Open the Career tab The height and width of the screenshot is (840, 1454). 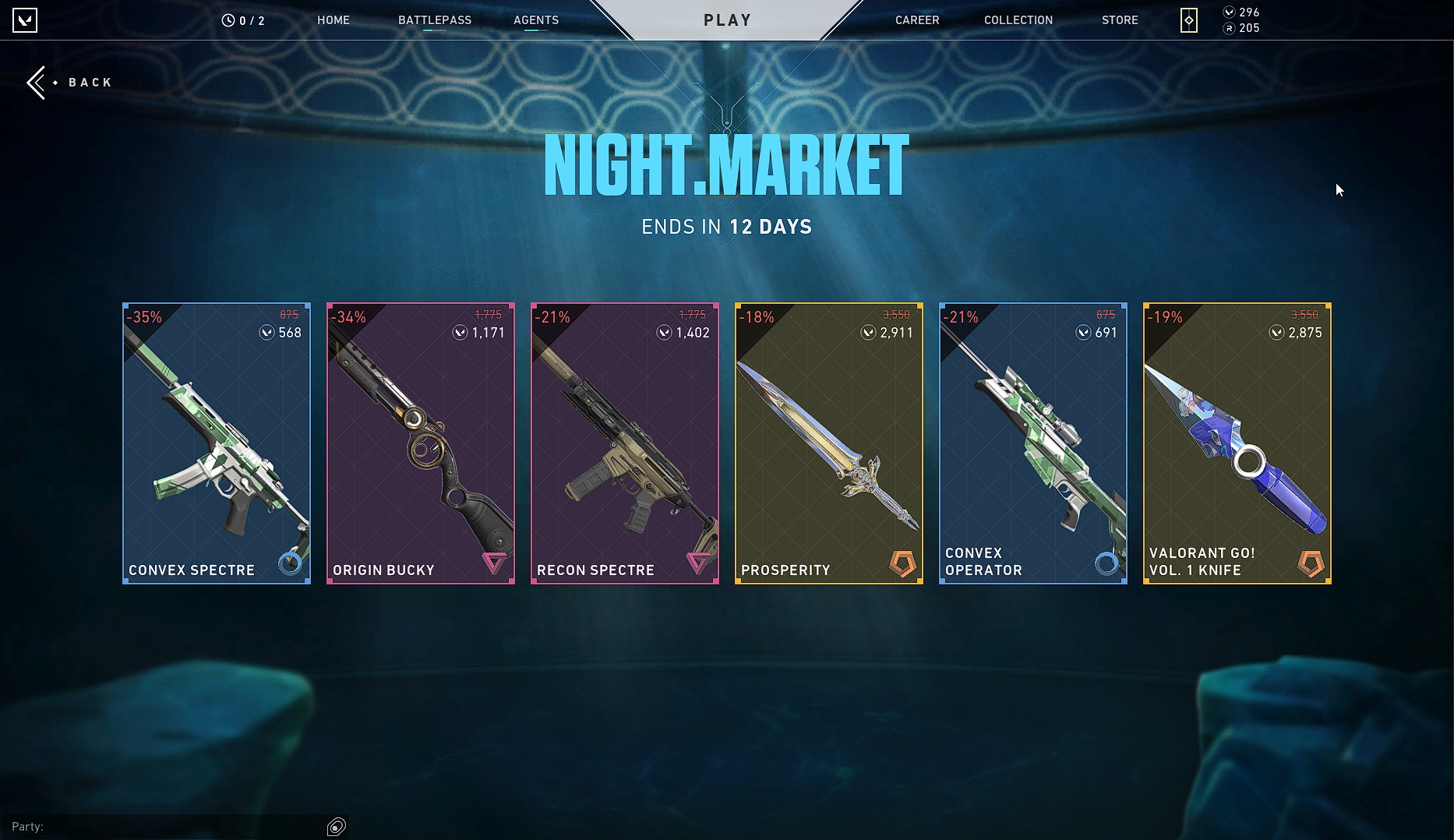click(917, 20)
